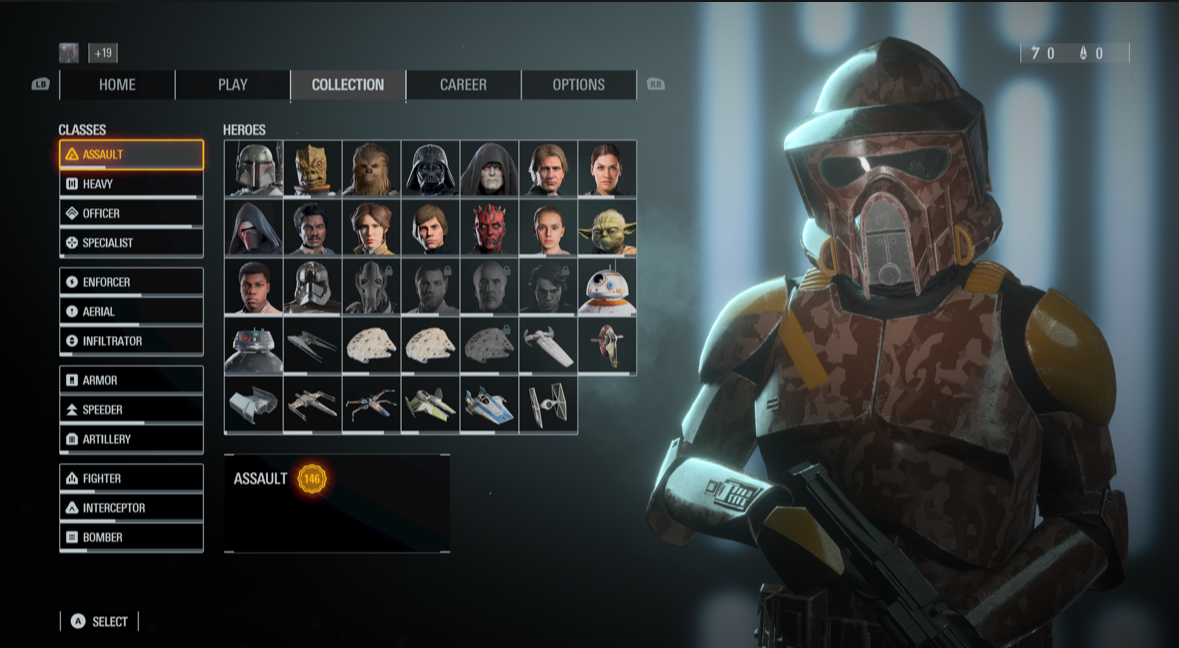This screenshot has width=1179, height=648.
Task: Choose the Chewbacca hero tile
Action: (x=371, y=168)
